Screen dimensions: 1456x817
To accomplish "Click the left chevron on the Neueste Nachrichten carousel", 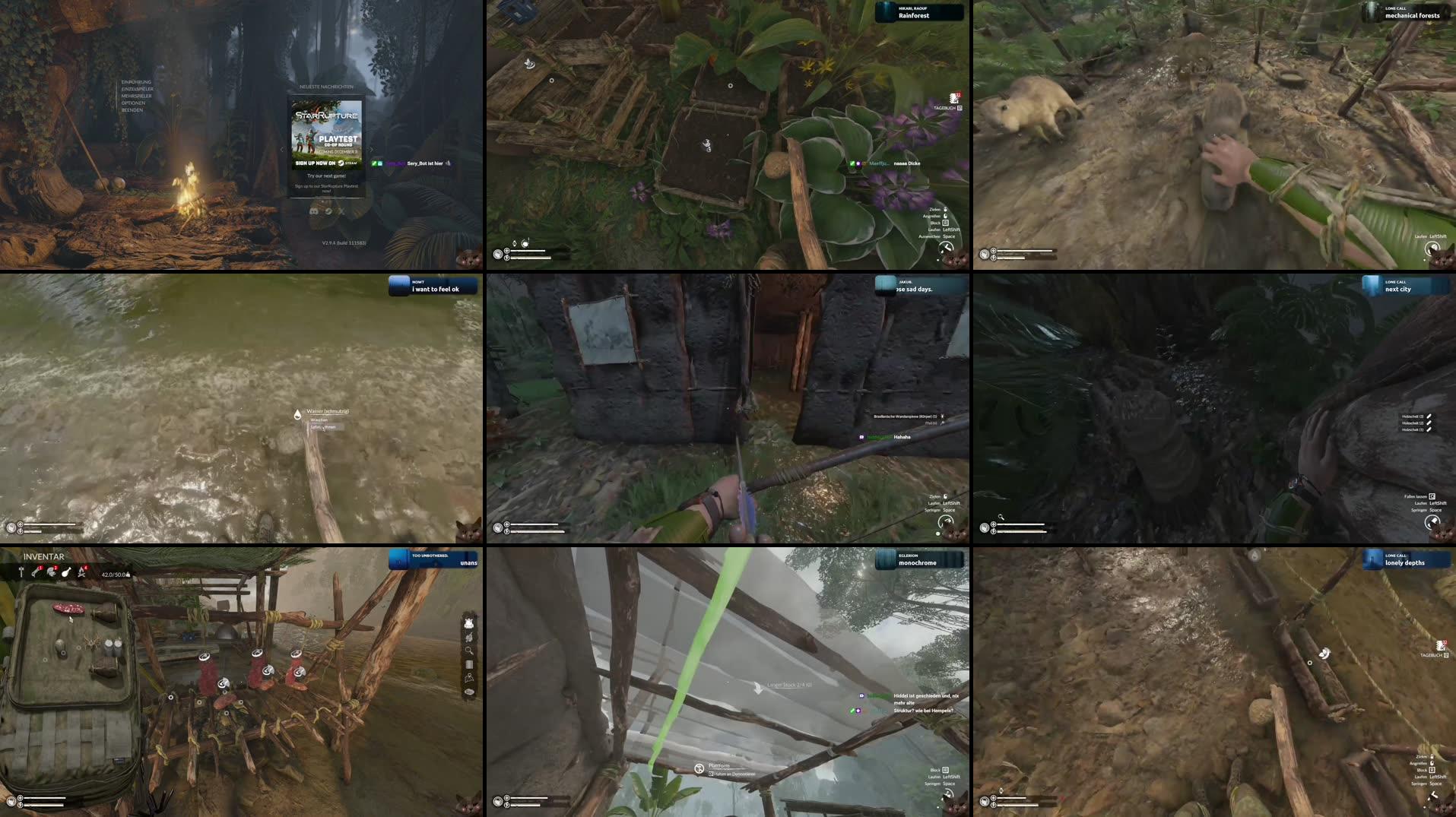I will point(281,150).
